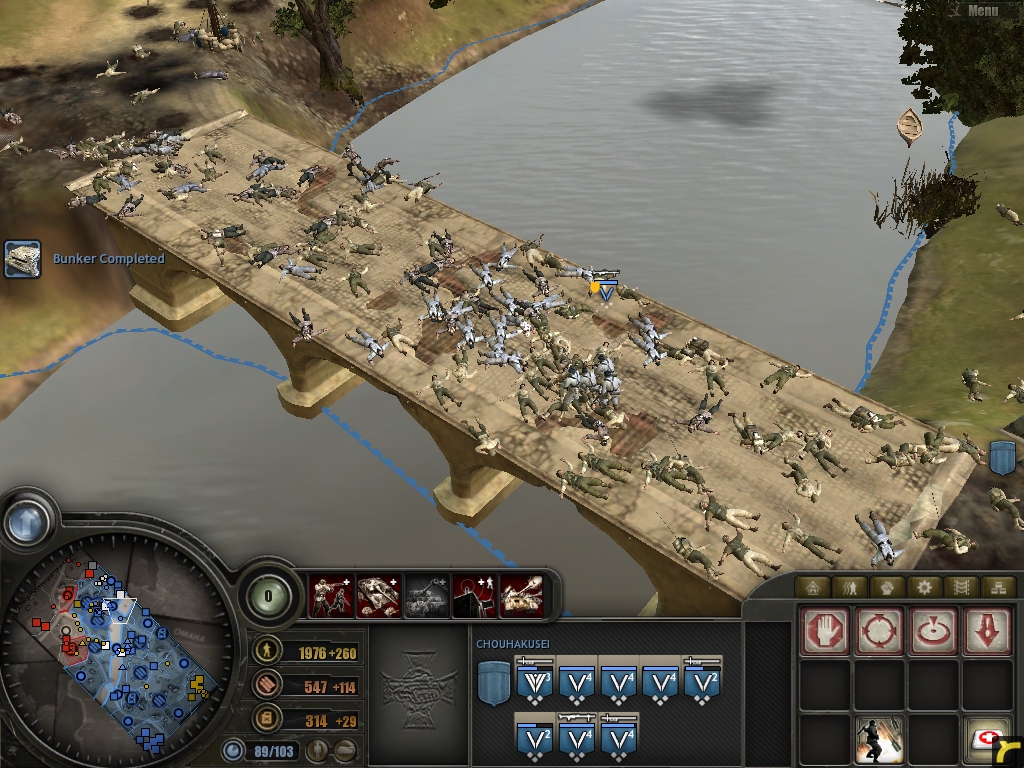Activate the firing tank commander ability
Image resolution: width=1024 pixels, height=768 pixels.
pos(521,596)
